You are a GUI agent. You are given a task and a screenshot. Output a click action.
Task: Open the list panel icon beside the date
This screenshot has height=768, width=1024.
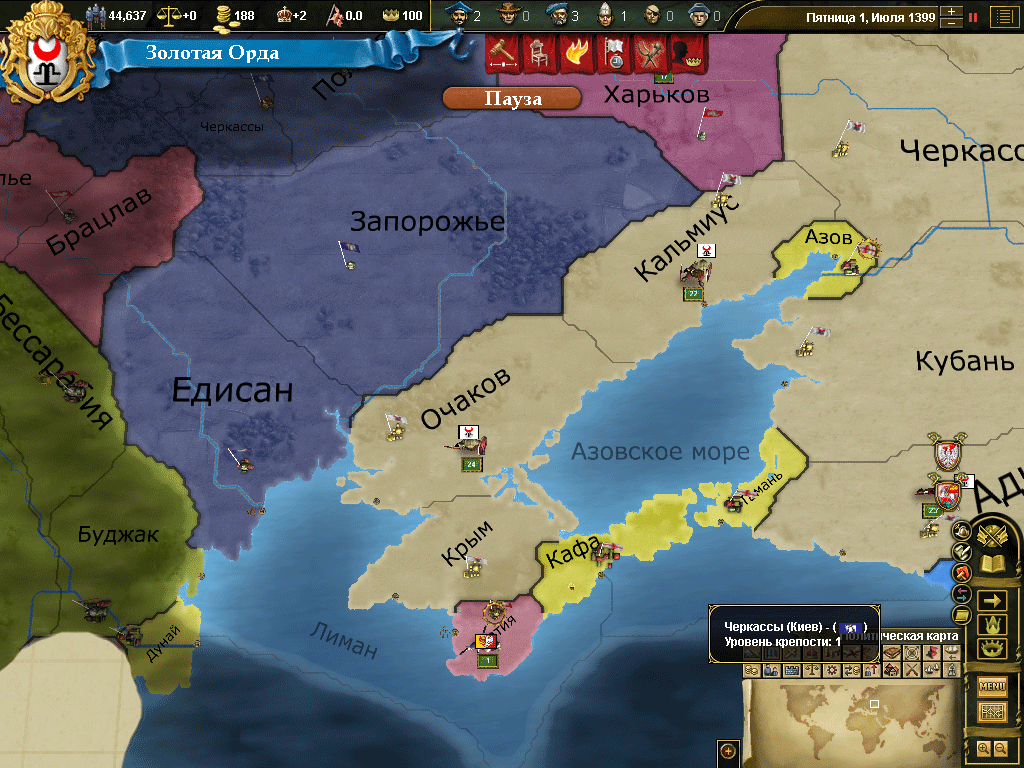(1001, 17)
